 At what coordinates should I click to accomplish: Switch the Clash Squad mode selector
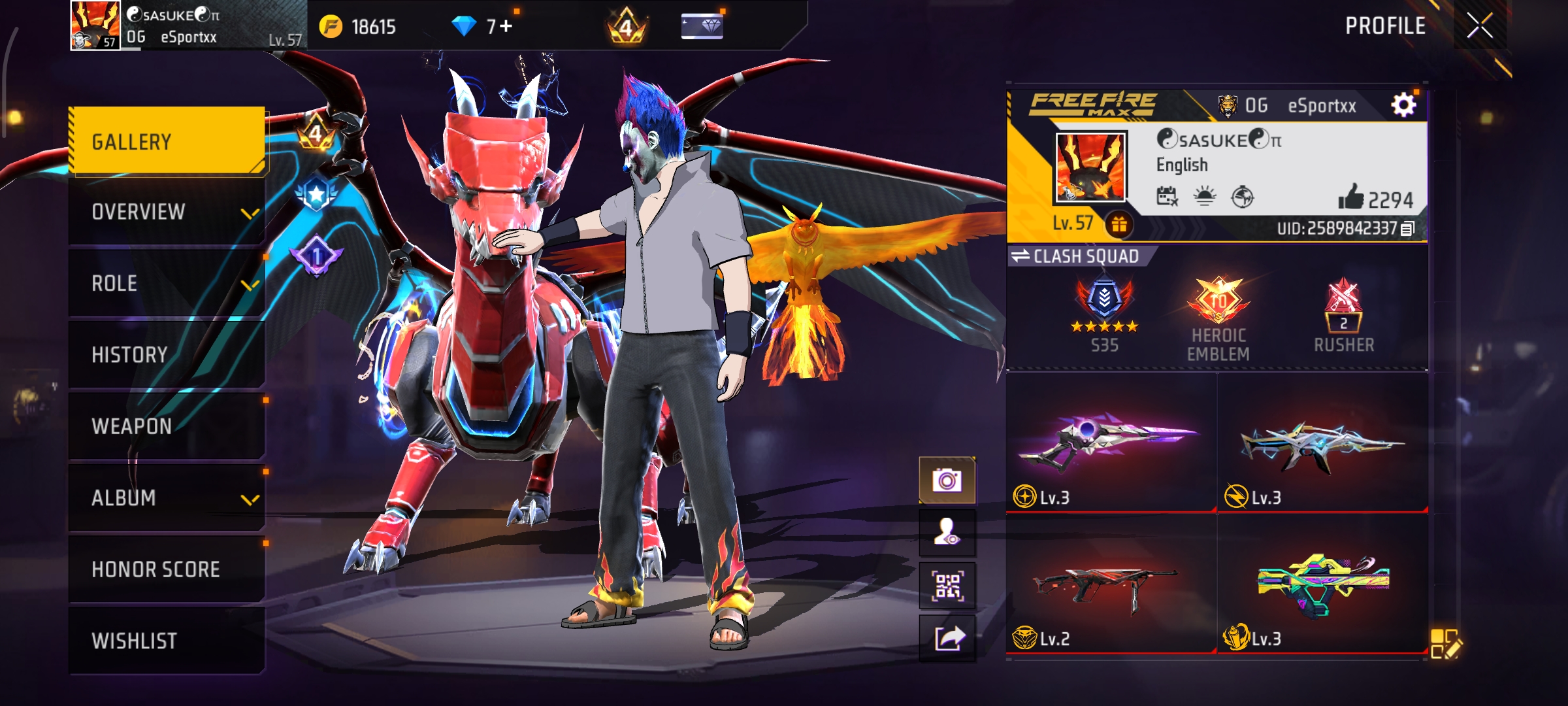[1075, 256]
